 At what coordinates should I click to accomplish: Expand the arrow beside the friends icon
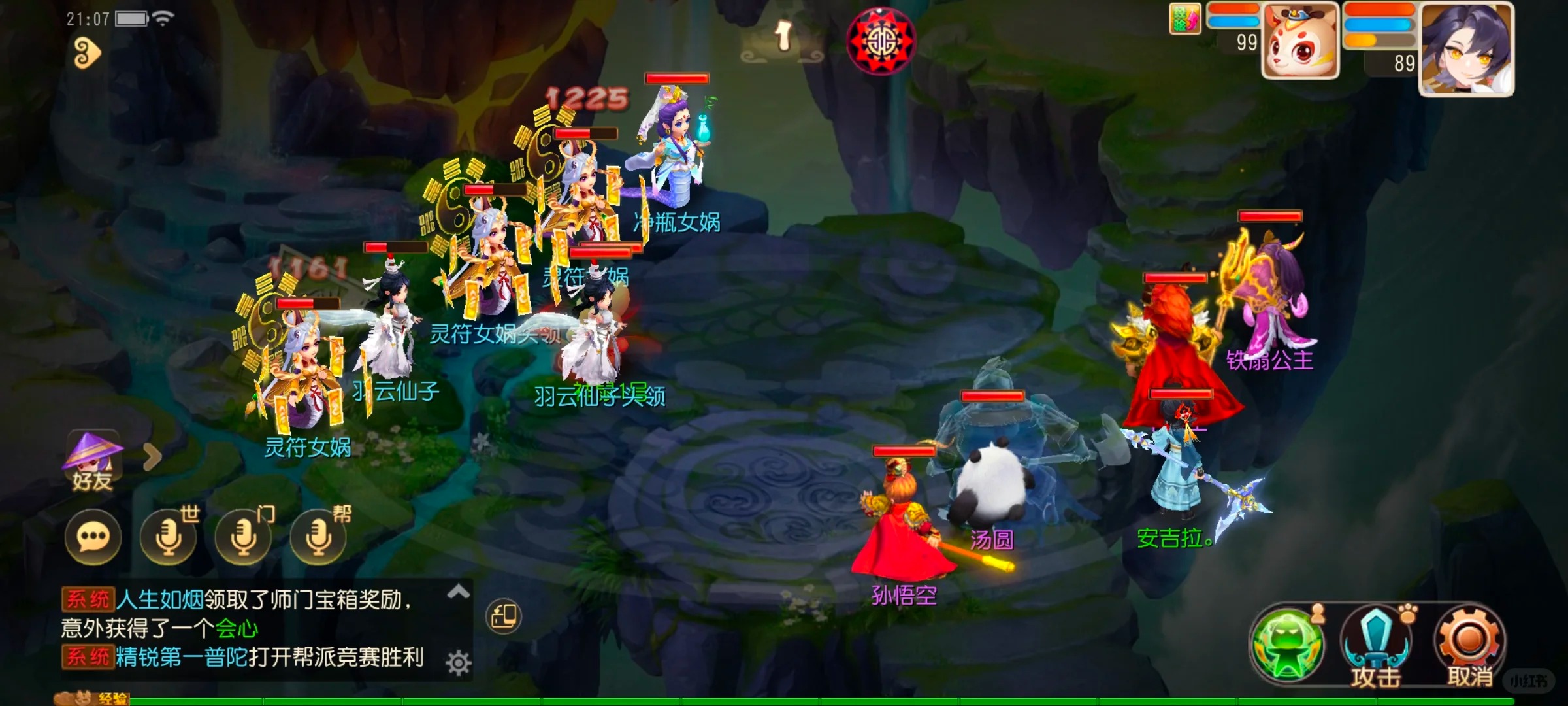pyautogui.click(x=152, y=457)
